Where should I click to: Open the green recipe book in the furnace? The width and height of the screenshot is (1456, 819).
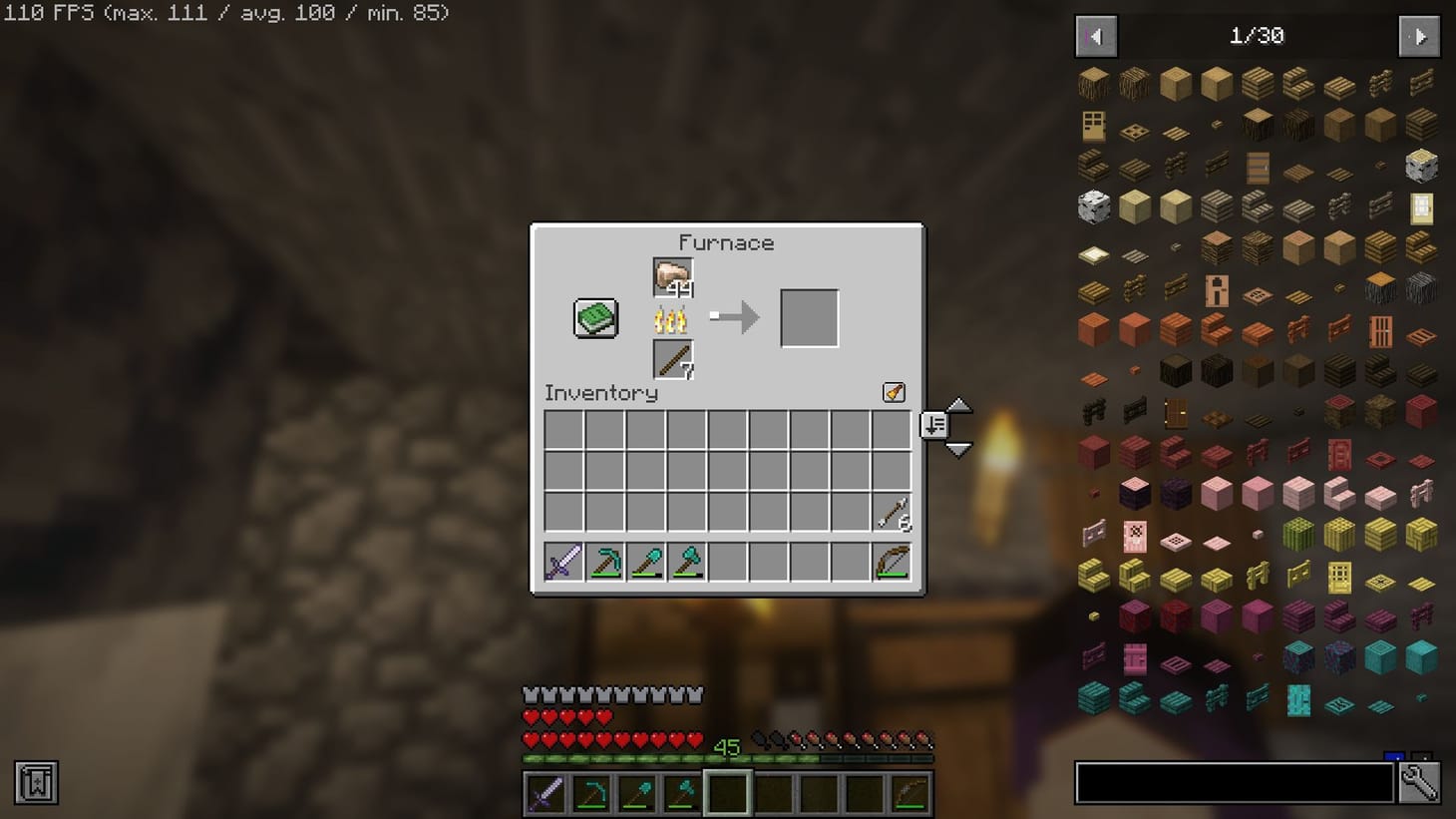tap(594, 317)
